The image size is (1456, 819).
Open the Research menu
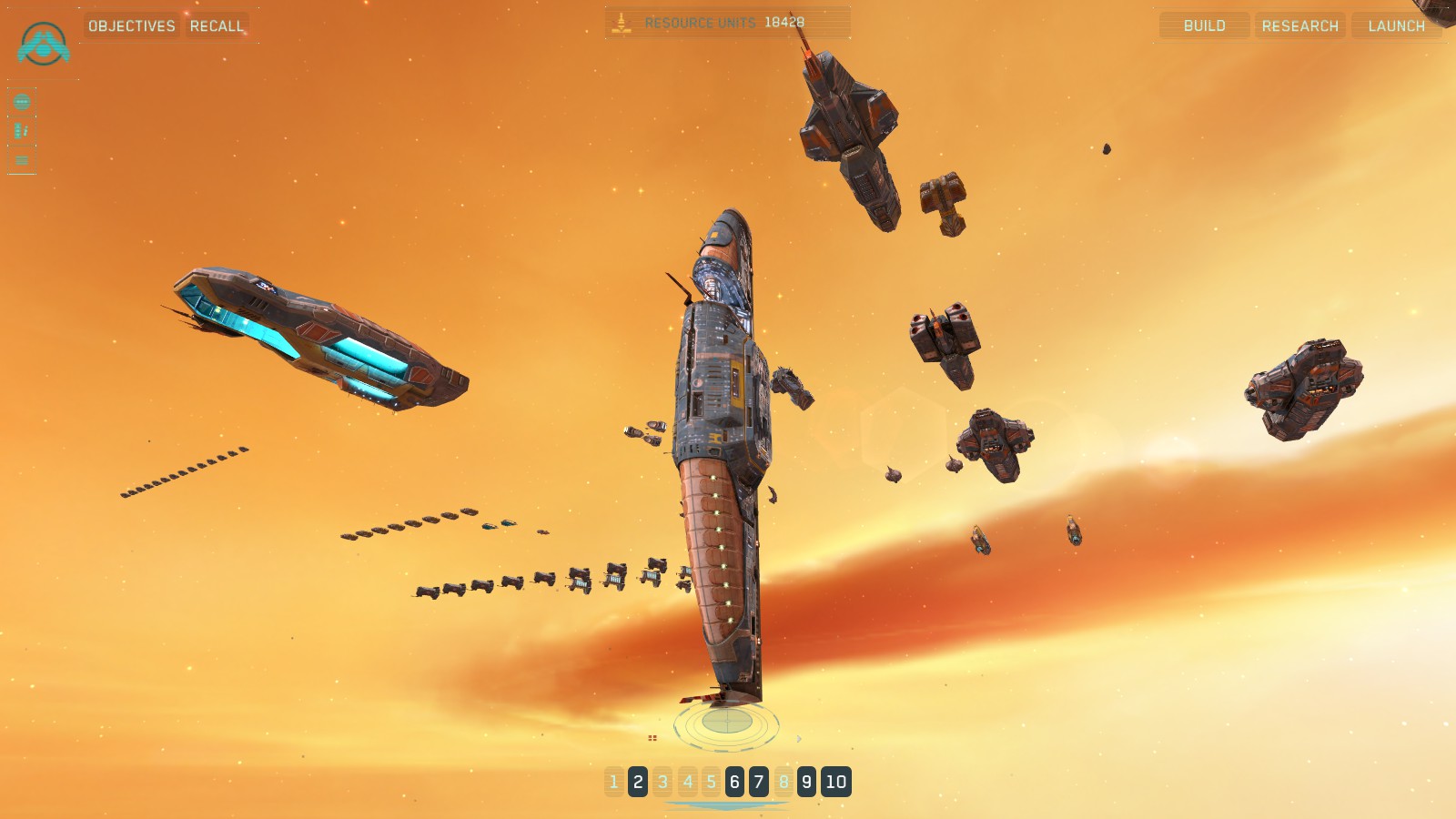1299,25
